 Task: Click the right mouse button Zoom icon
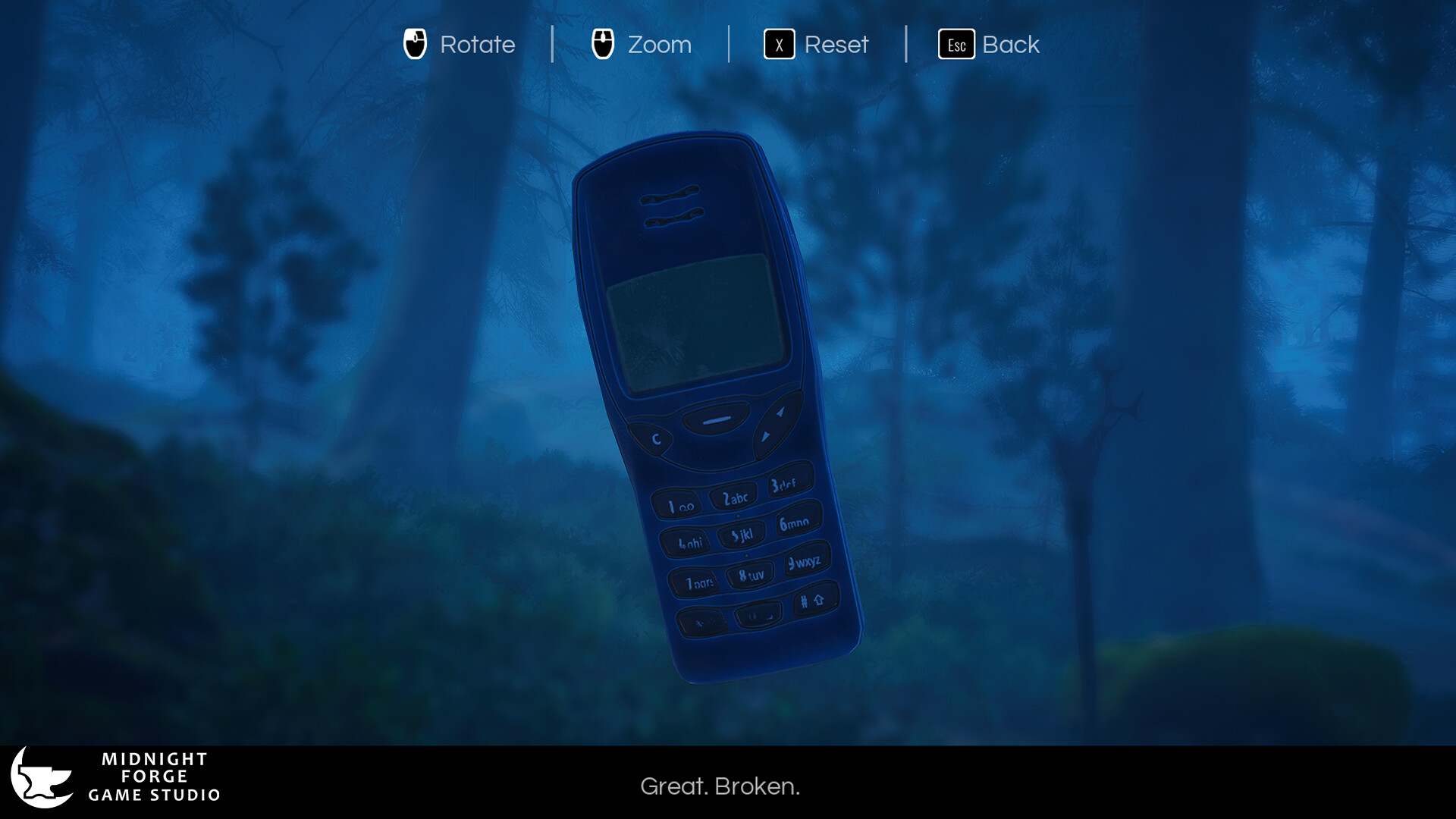point(604,45)
